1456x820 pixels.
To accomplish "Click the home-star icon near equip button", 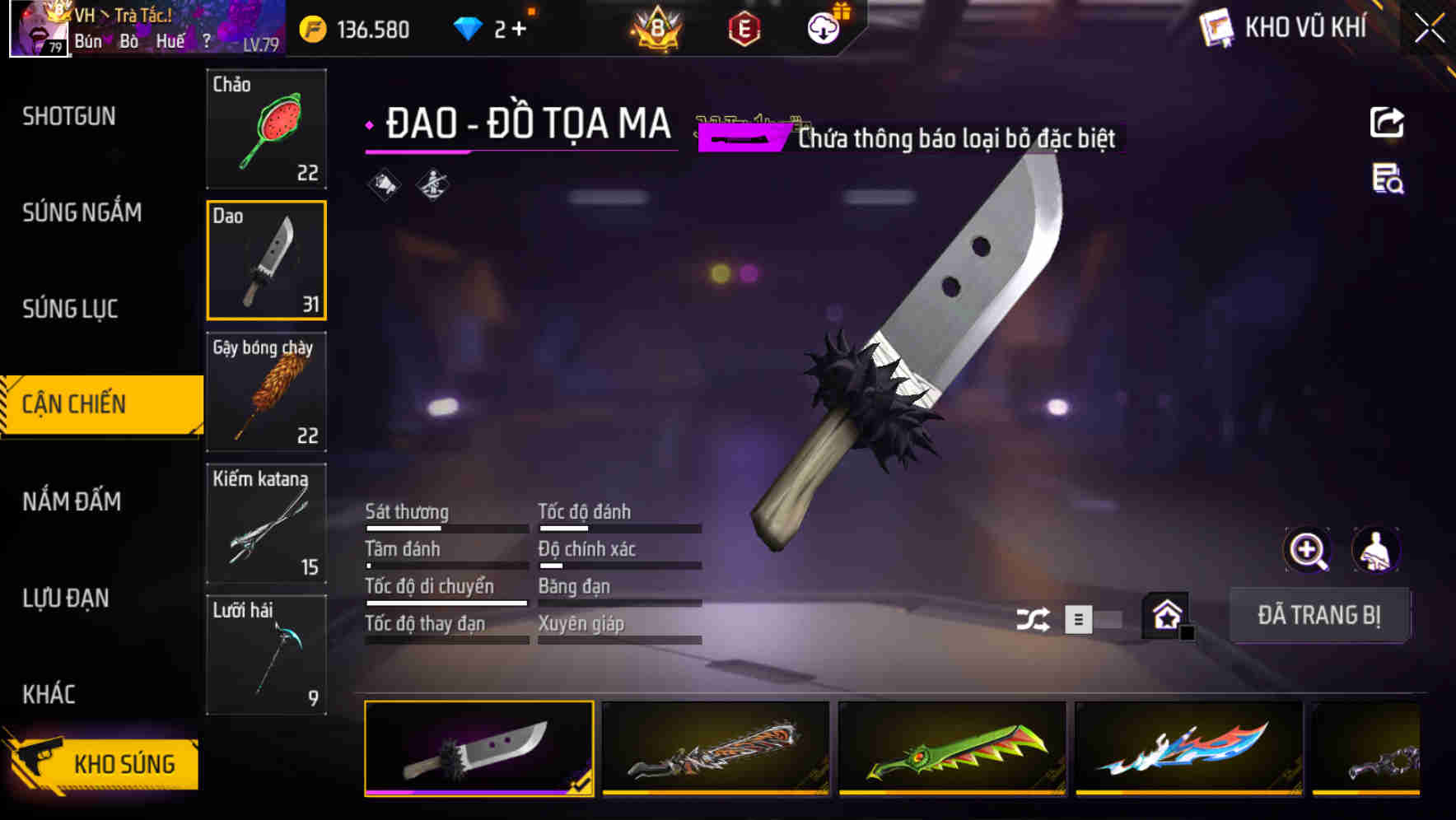I will tap(1165, 615).
